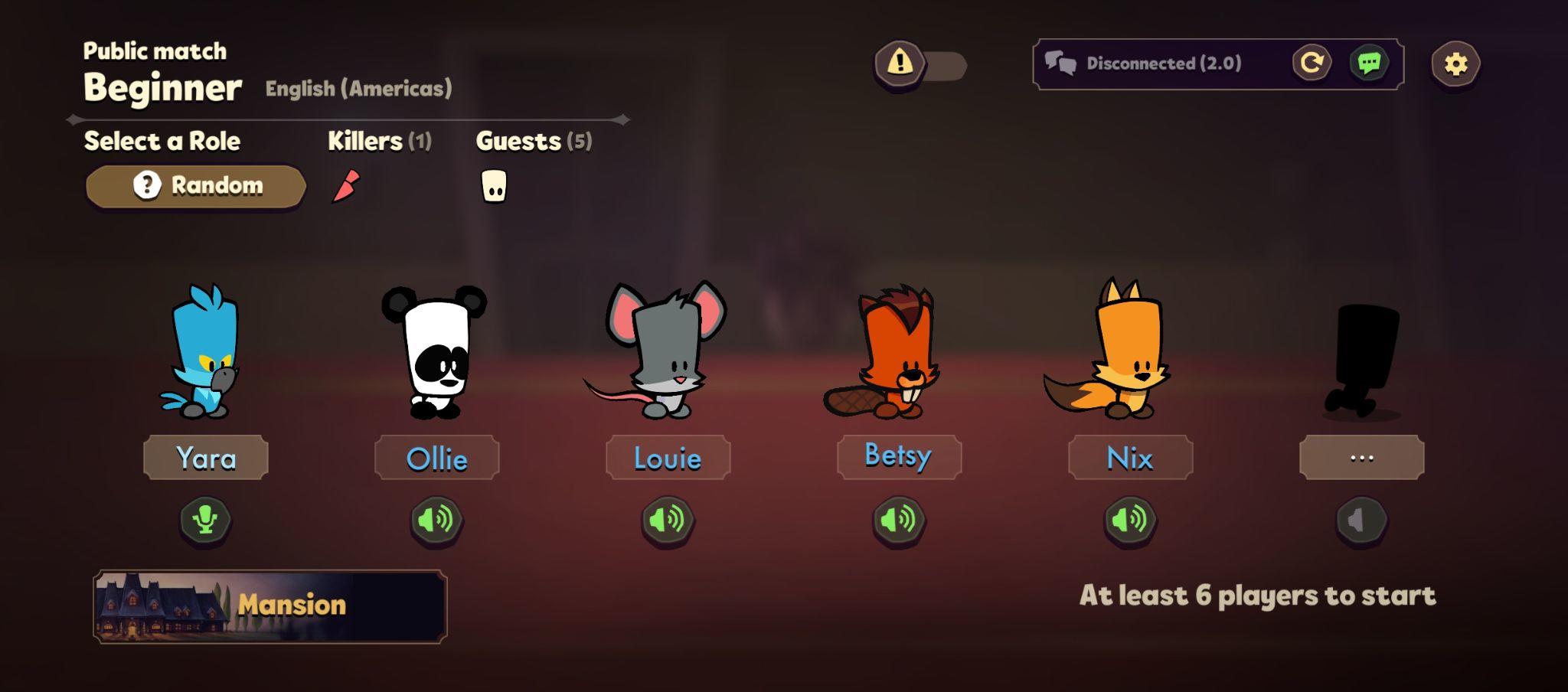Image resolution: width=1568 pixels, height=692 pixels.
Task: Select the Killer role knife icon
Action: [x=345, y=184]
